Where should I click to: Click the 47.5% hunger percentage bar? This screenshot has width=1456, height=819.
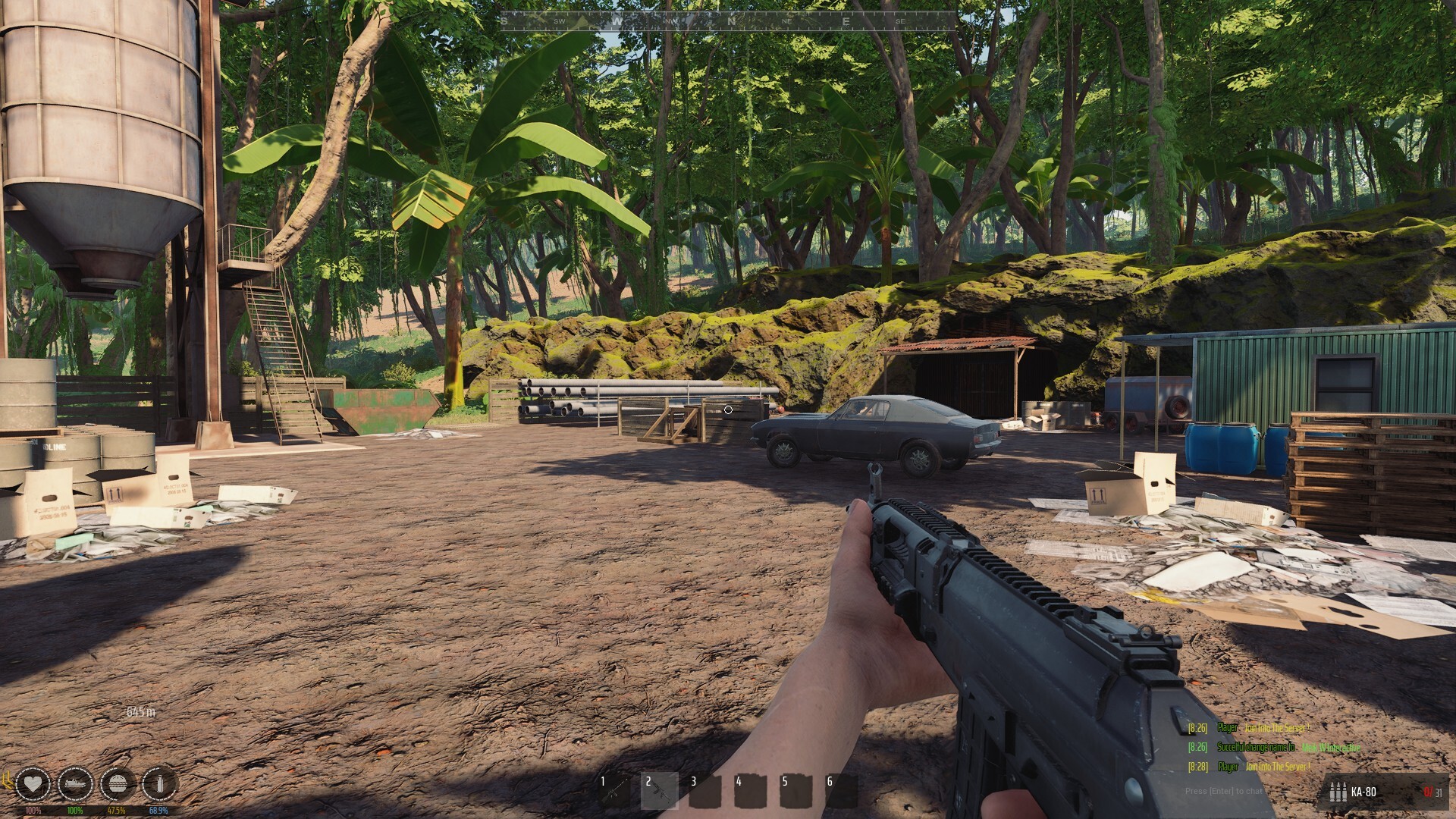click(117, 810)
